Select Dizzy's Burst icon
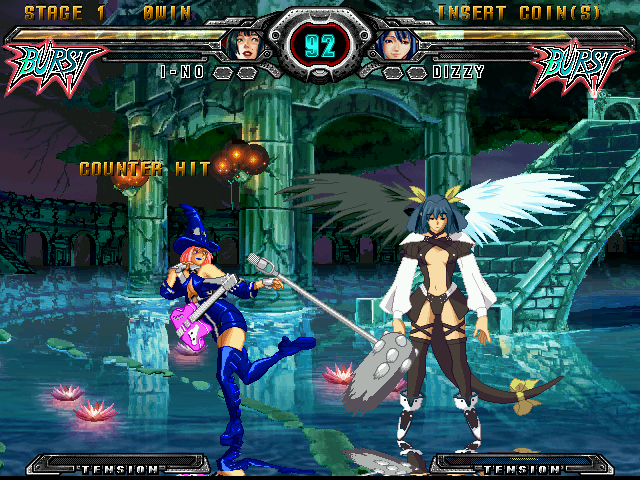The height and width of the screenshot is (480, 640). point(581,66)
